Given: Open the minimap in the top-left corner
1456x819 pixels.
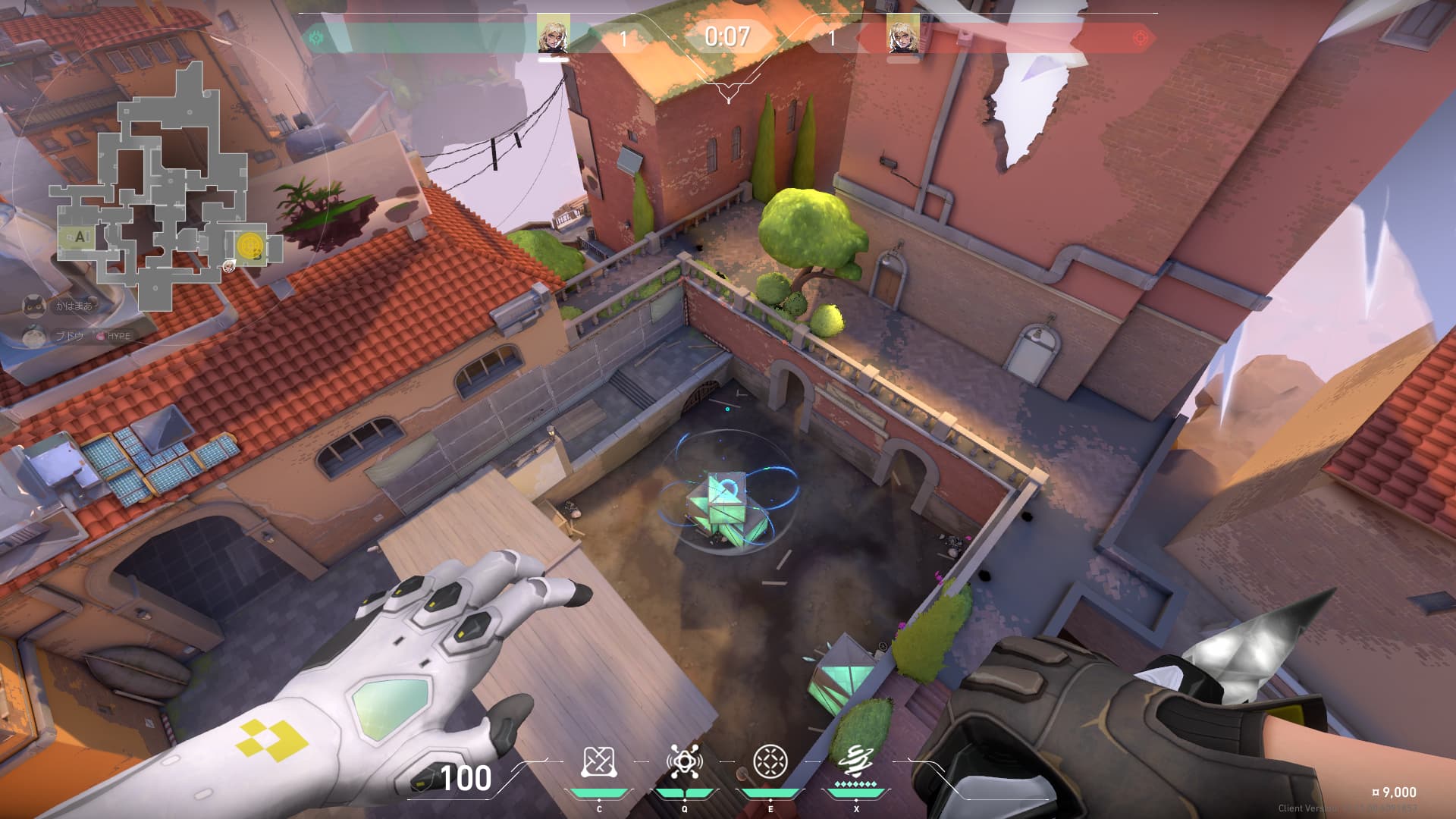Looking at the screenshot, I should pos(163,182).
